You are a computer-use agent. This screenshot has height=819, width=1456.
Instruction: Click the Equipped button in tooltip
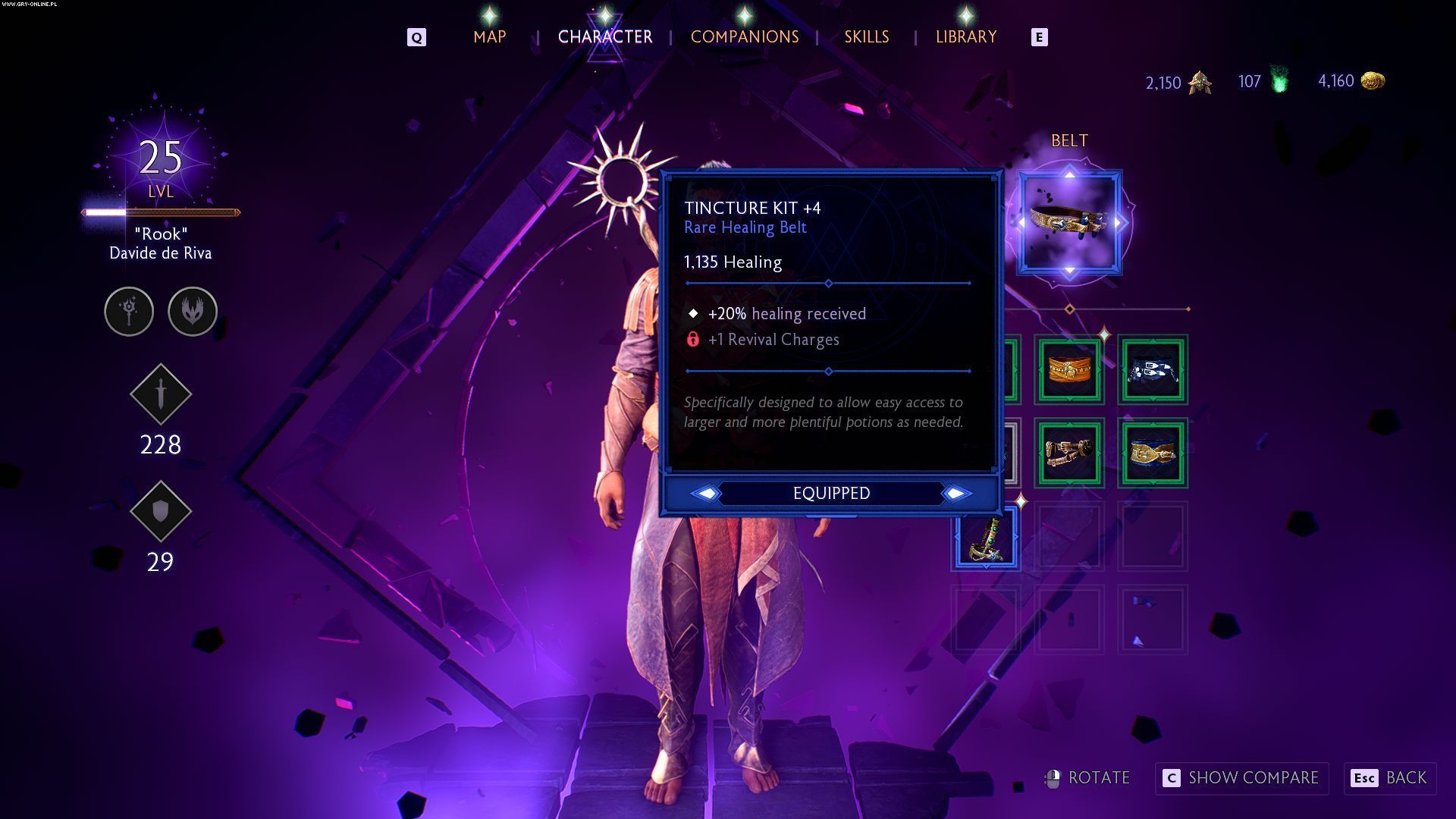click(831, 494)
